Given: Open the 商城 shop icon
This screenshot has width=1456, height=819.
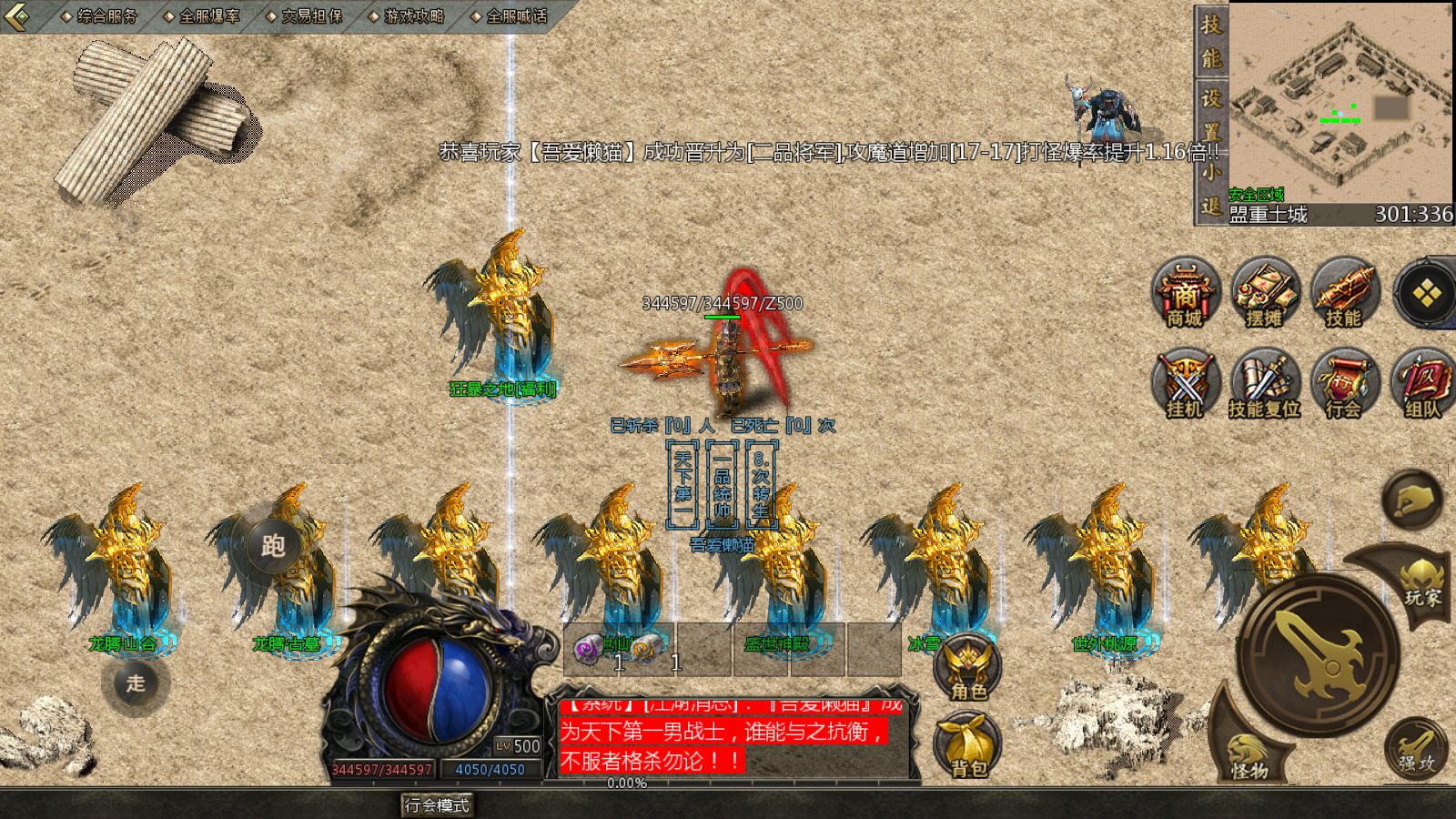Looking at the screenshot, I should 1186,293.
